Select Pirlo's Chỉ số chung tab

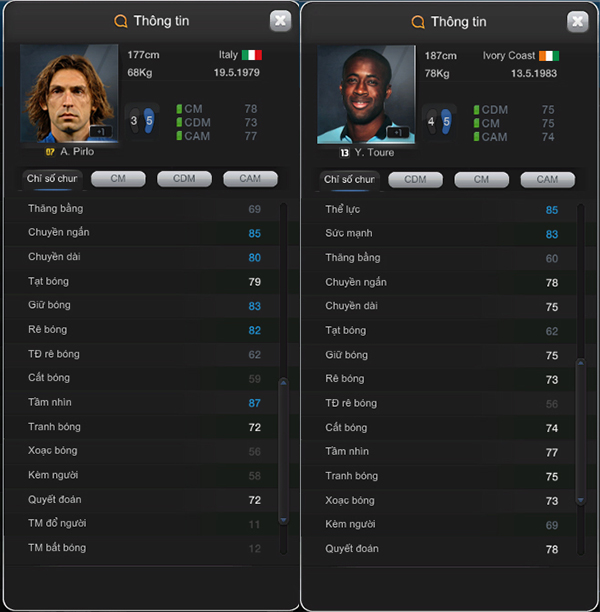(x=51, y=179)
